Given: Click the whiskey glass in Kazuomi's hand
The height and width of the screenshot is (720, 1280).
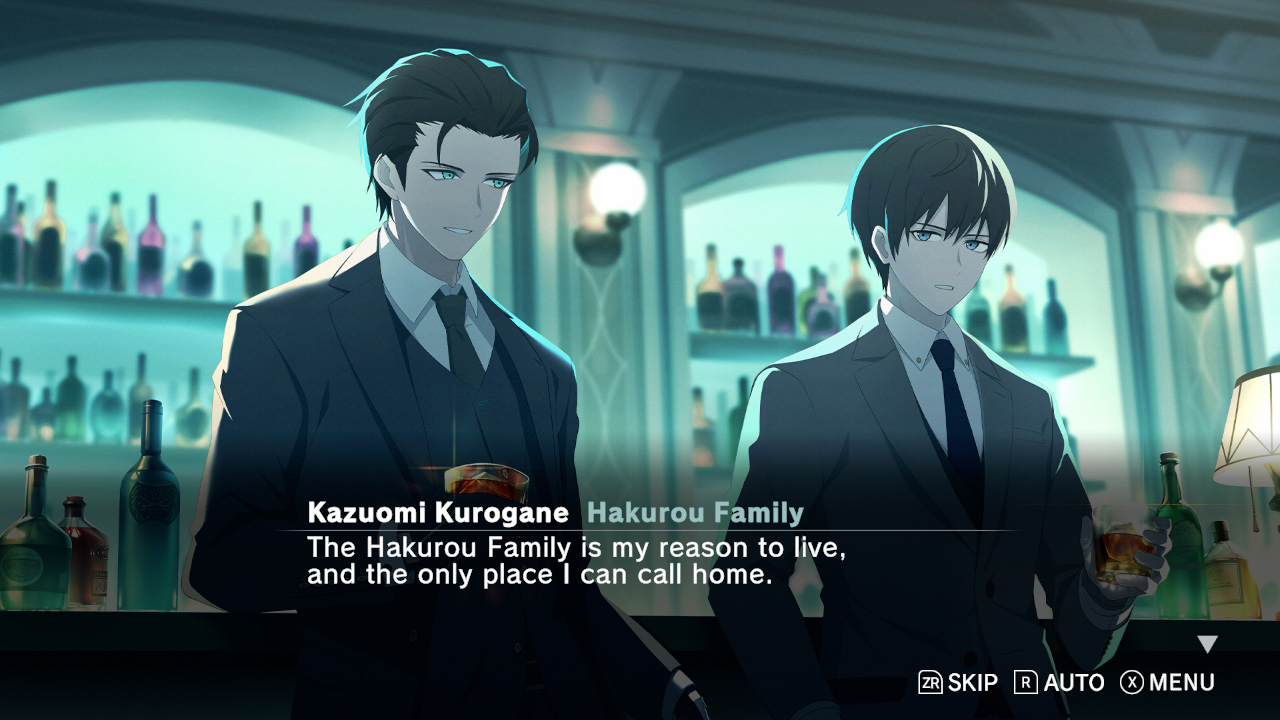Looking at the screenshot, I should (x=487, y=477).
